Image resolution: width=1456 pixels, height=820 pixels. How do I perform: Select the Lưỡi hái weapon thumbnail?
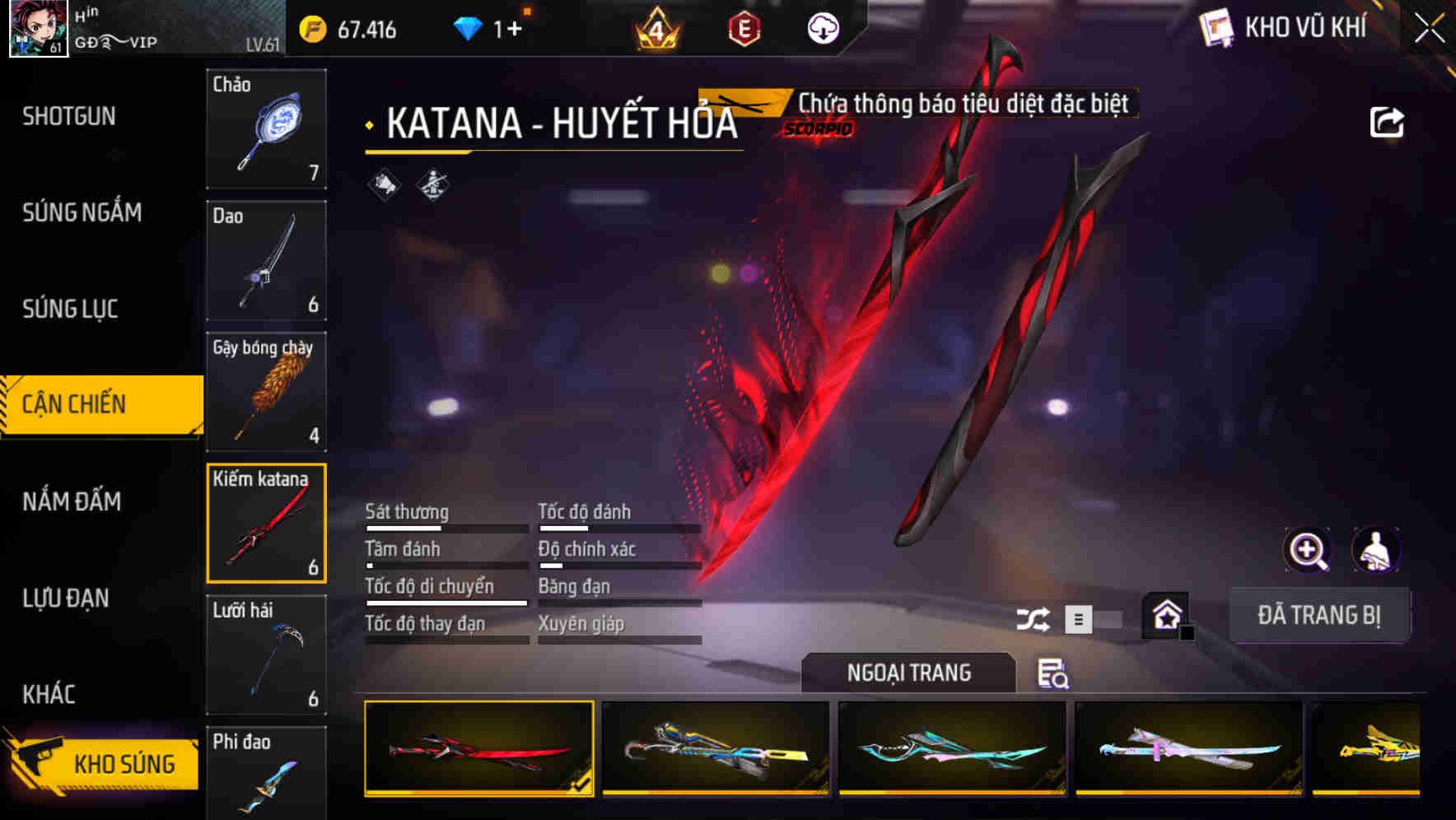point(266,655)
